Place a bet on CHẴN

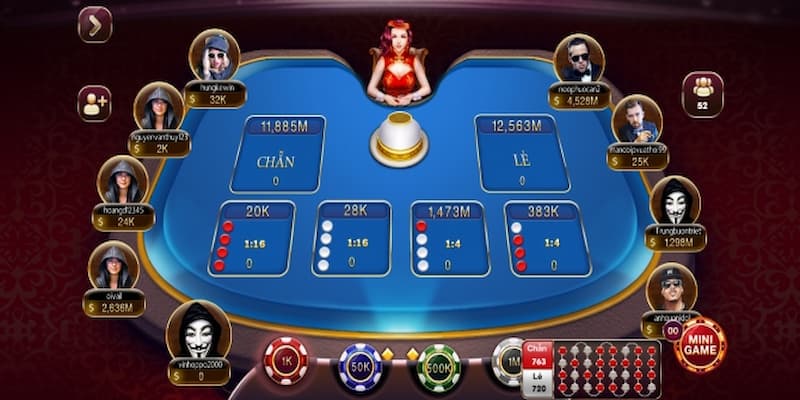click(275, 154)
